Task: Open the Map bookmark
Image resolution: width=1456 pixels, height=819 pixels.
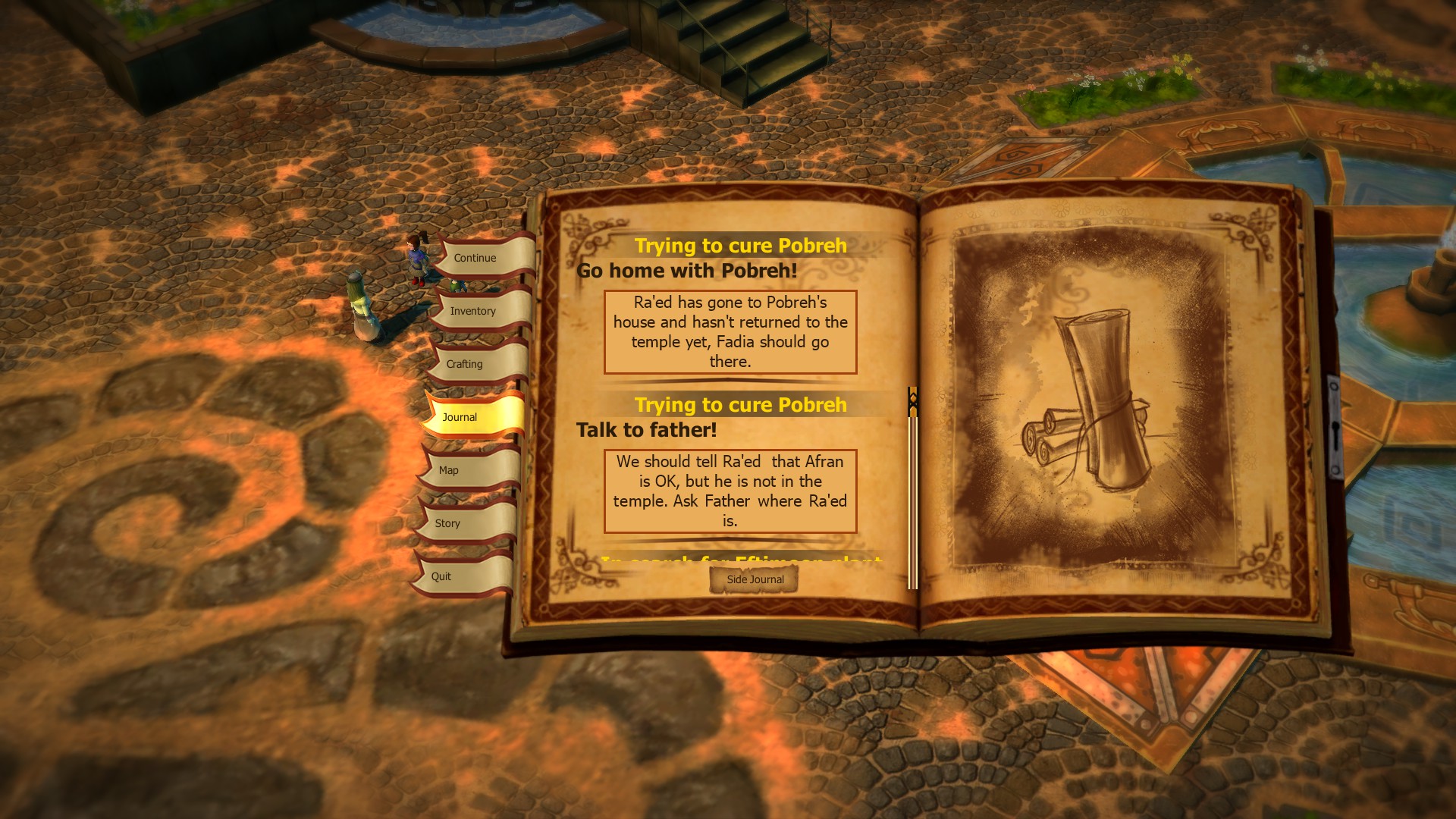Action: pos(448,470)
